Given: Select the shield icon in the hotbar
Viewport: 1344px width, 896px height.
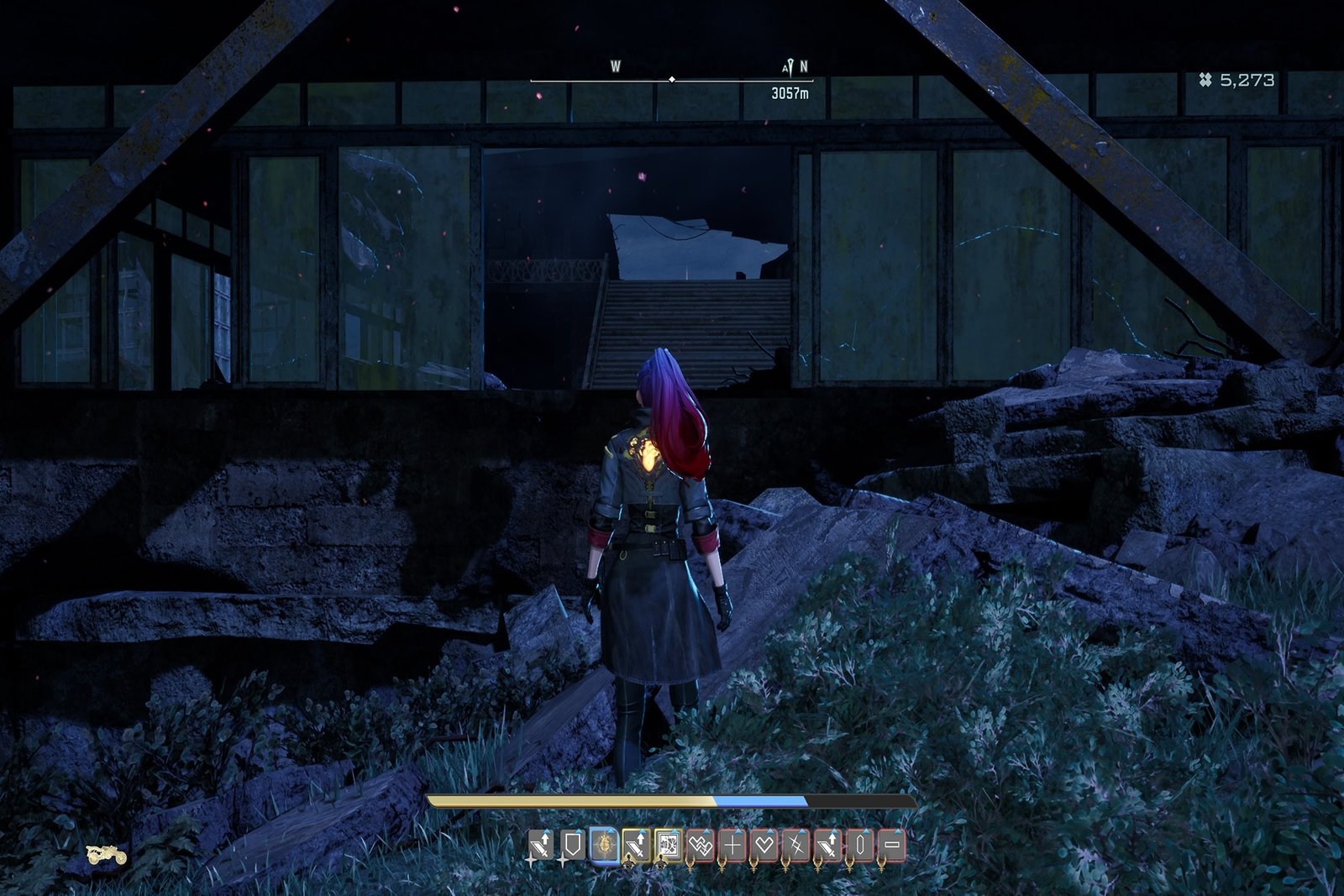Looking at the screenshot, I should [x=572, y=845].
